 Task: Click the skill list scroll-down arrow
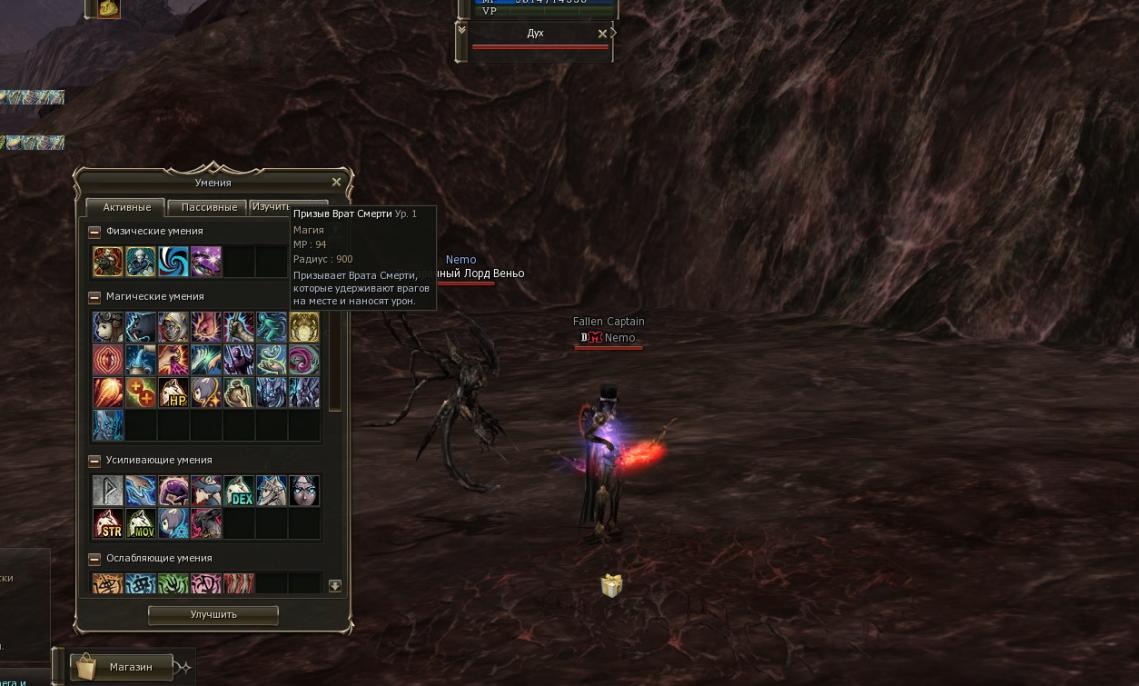pos(335,586)
